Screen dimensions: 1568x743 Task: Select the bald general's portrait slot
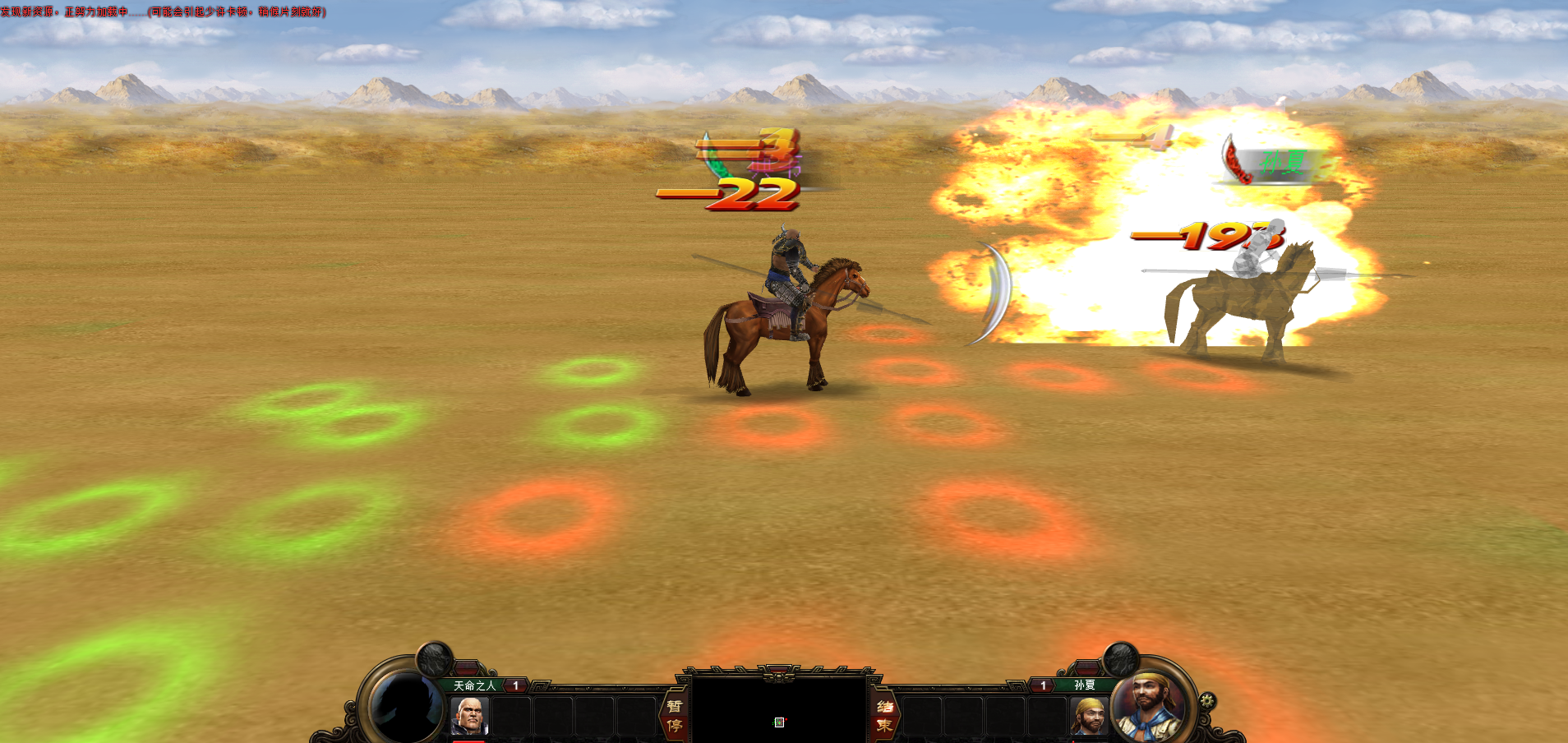(470, 715)
